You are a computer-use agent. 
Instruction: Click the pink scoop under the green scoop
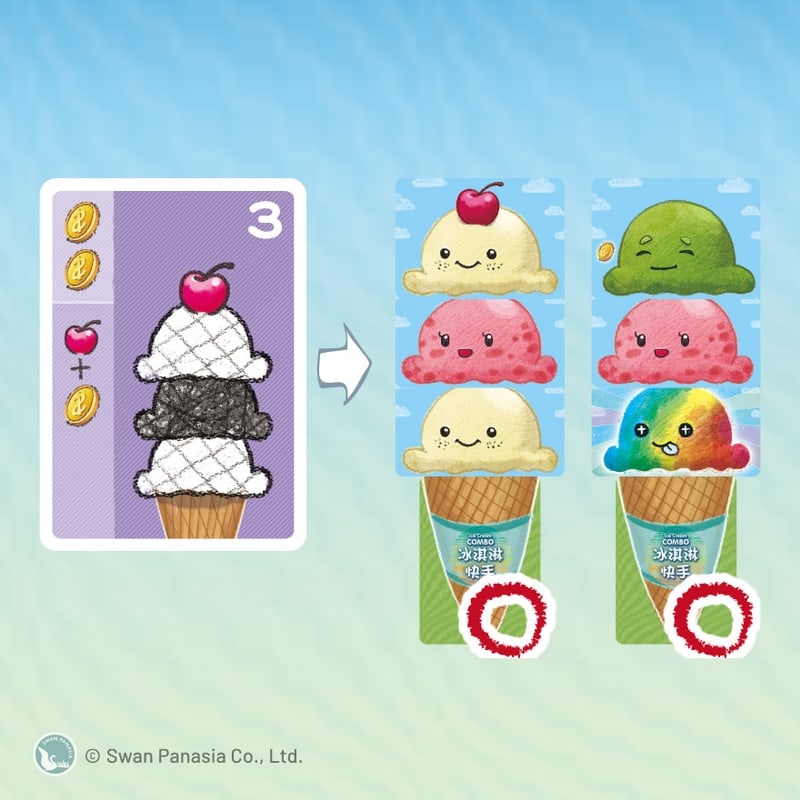tap(676, 340)
